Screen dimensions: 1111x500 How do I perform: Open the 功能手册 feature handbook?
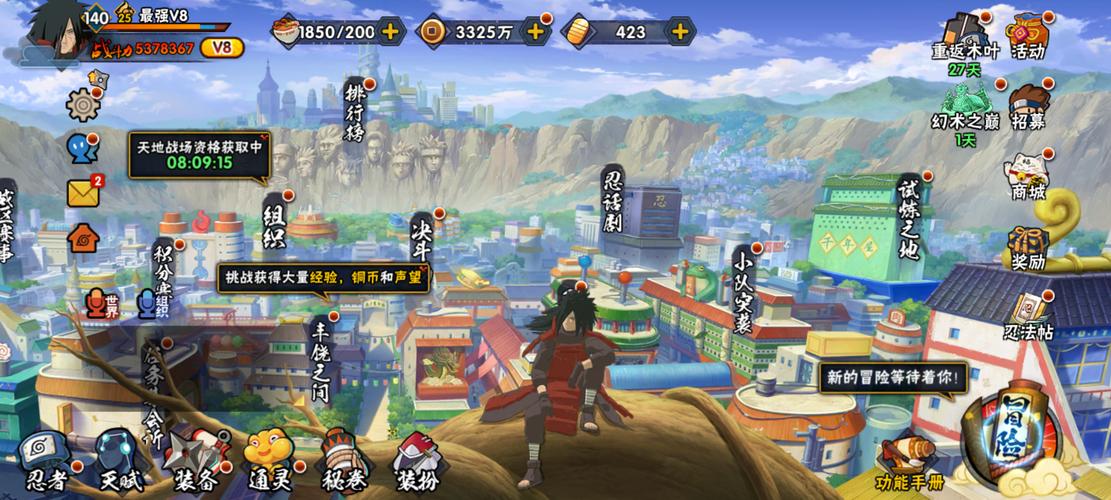(909, 462)
